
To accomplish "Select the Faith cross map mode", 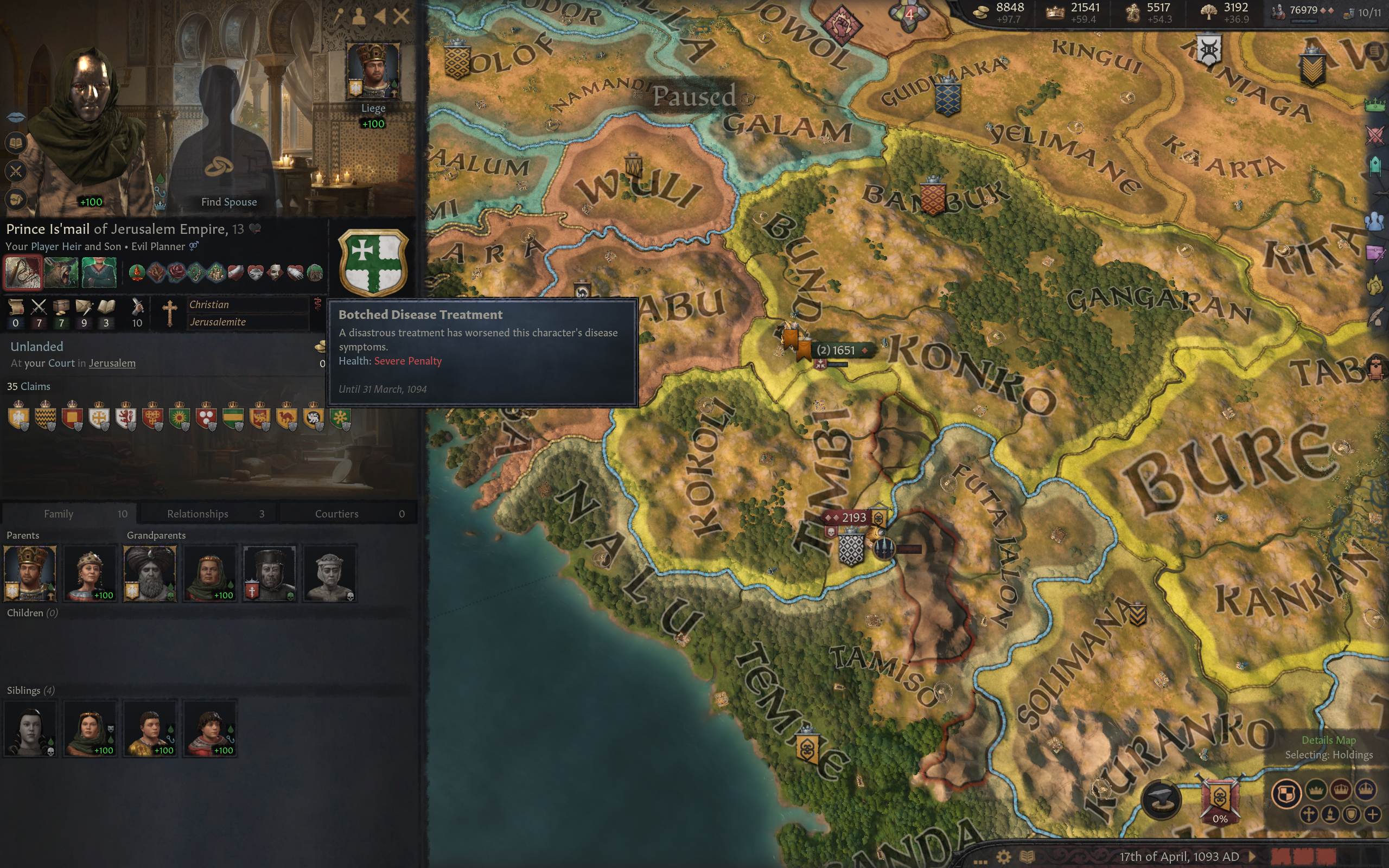I will point(1309,814).
